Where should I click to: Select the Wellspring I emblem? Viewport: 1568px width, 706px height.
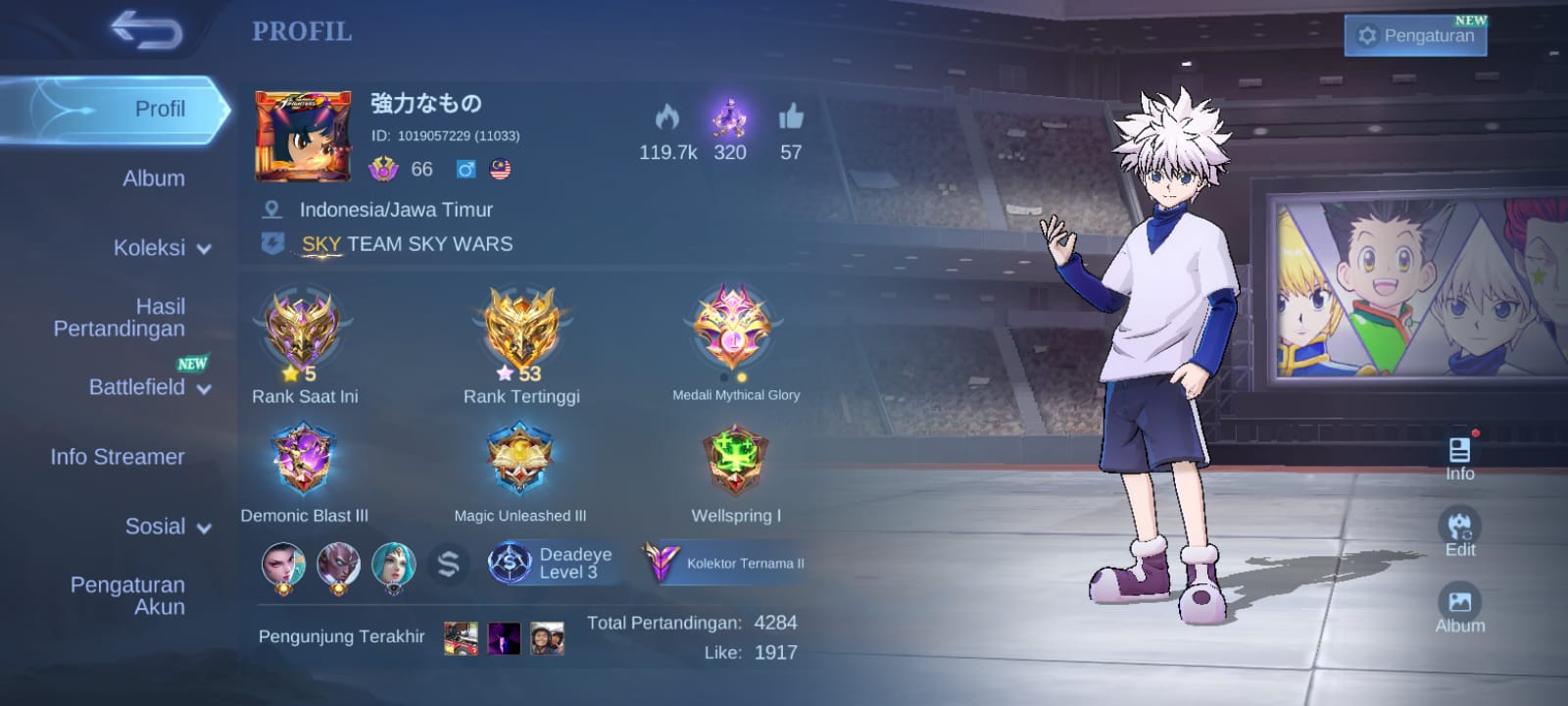click(x=735, y=461)
